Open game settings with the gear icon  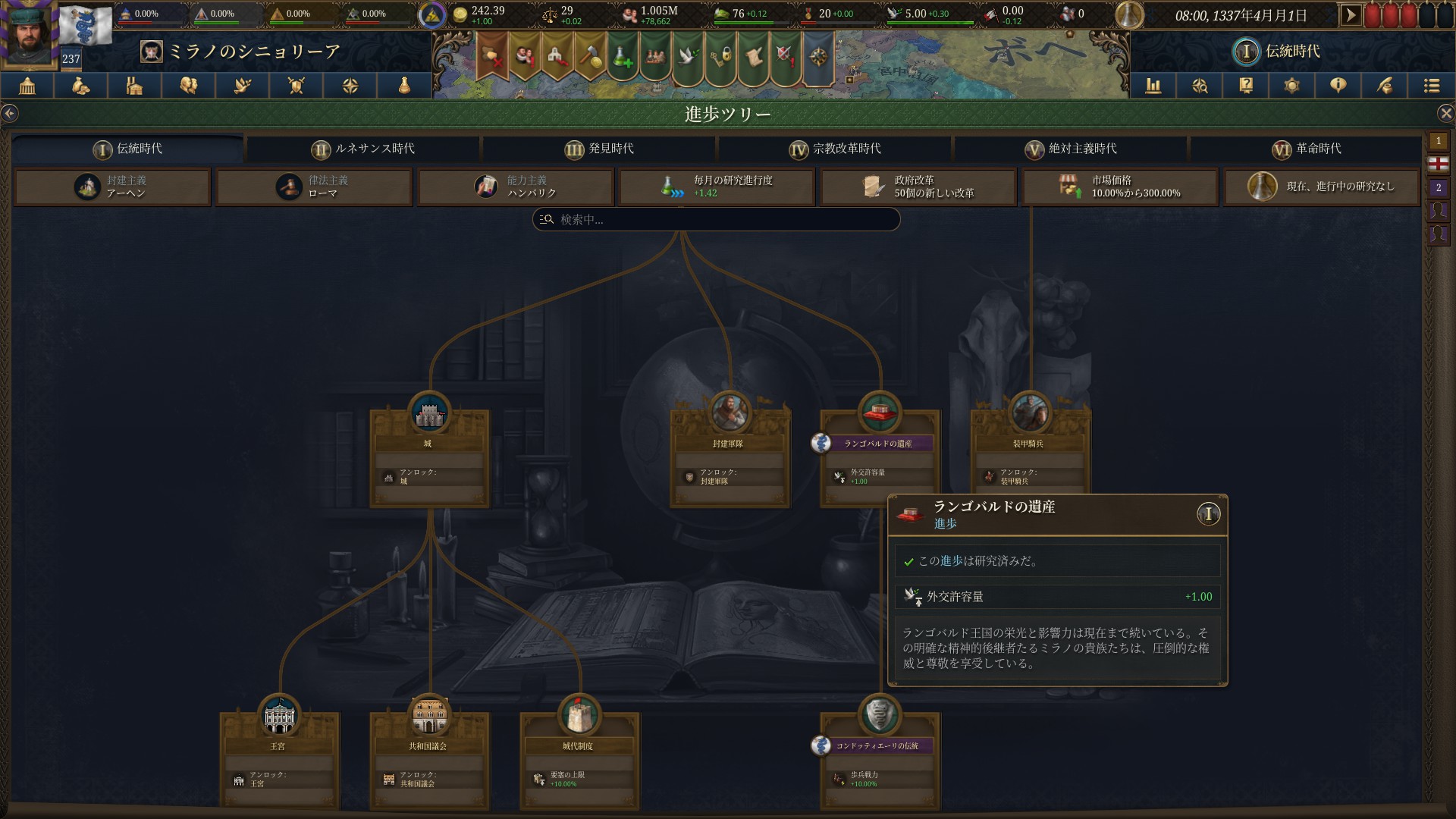(x=1291, y=86)
